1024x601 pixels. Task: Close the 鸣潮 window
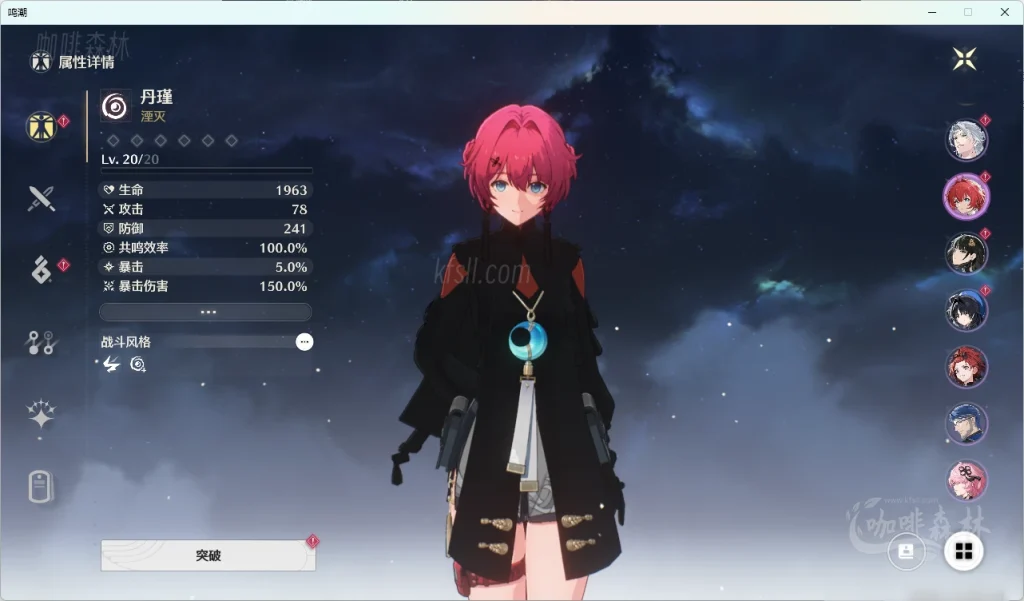(1004, 12)
